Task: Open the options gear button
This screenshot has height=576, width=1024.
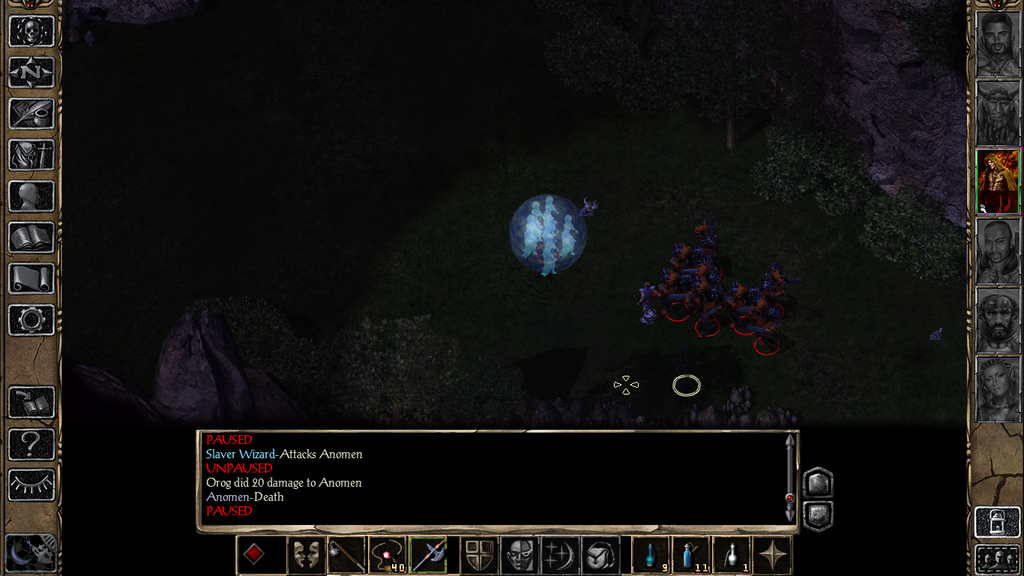Action: click(x=31, y=320)
